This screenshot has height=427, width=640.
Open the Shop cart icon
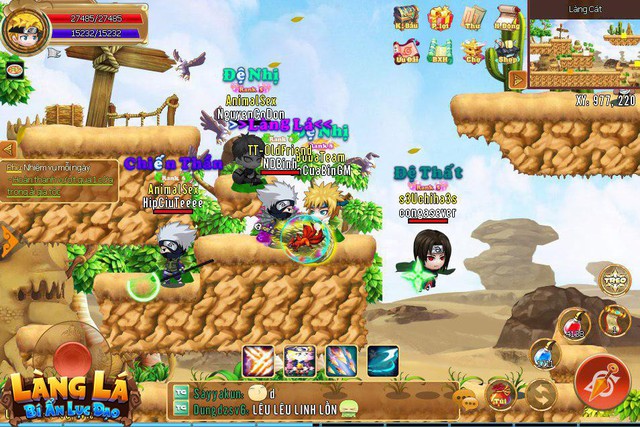click(x=507, y=52)
